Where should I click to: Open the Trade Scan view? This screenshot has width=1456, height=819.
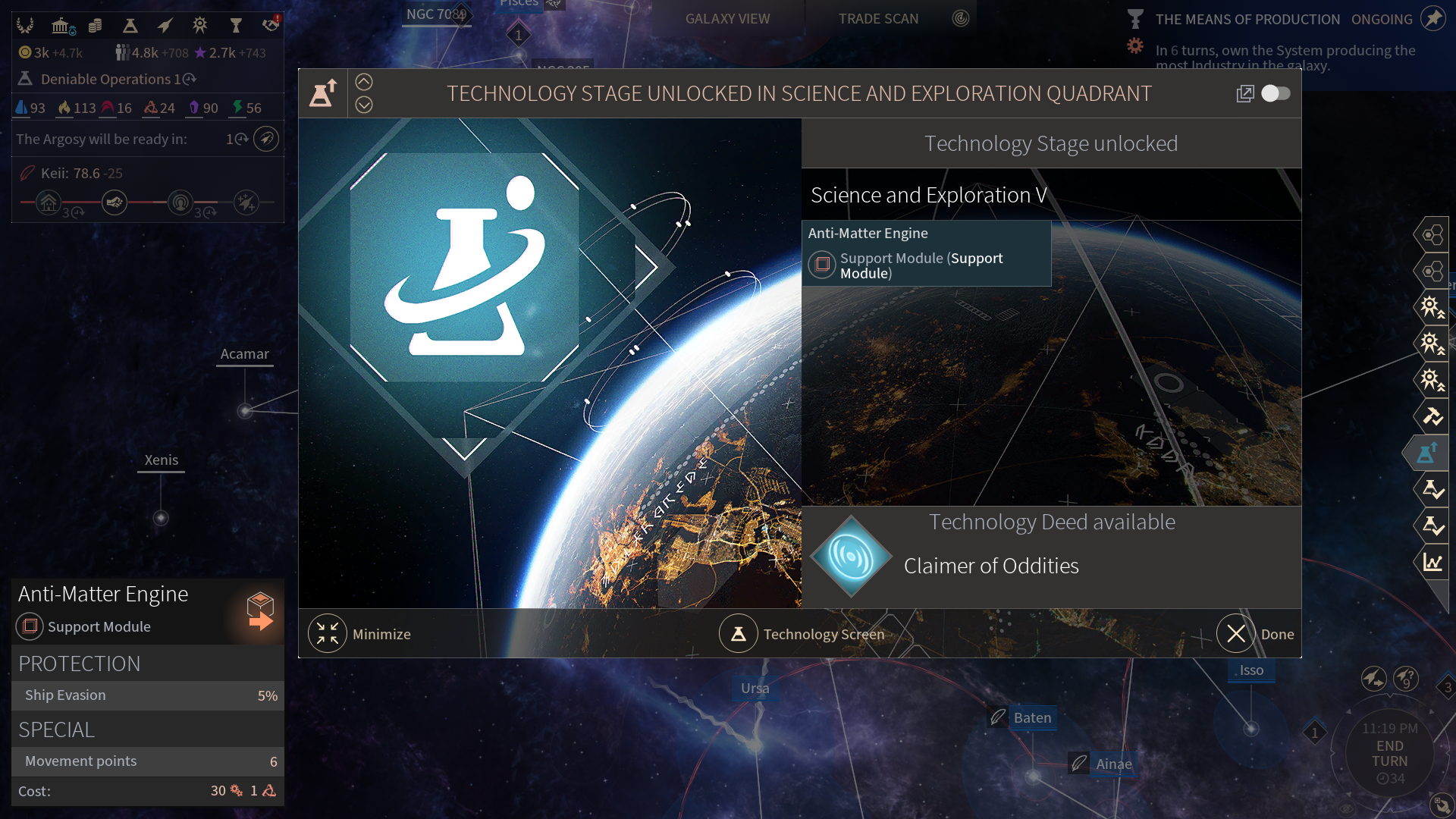878,18
